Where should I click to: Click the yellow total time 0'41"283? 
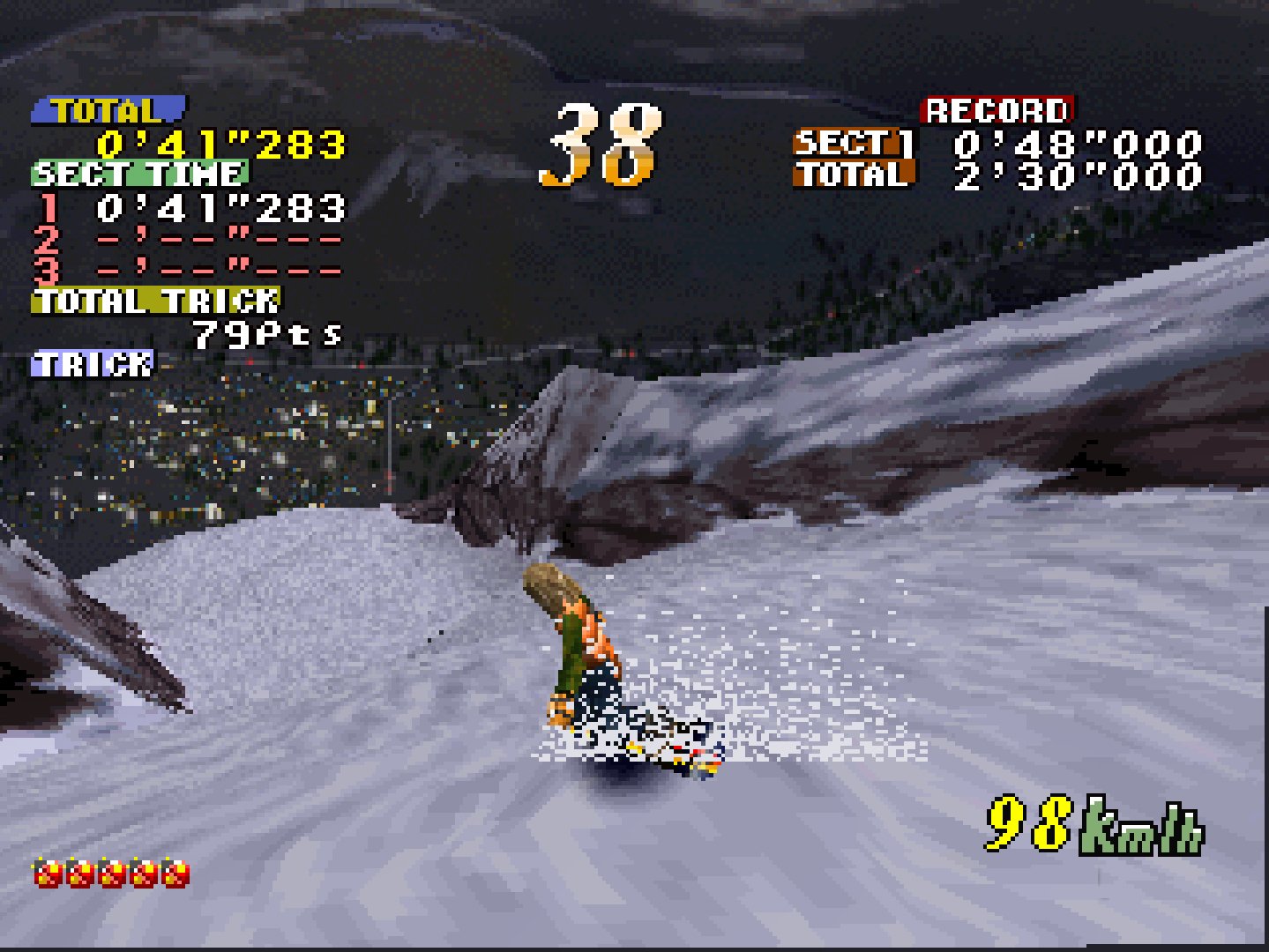(219, 140)
